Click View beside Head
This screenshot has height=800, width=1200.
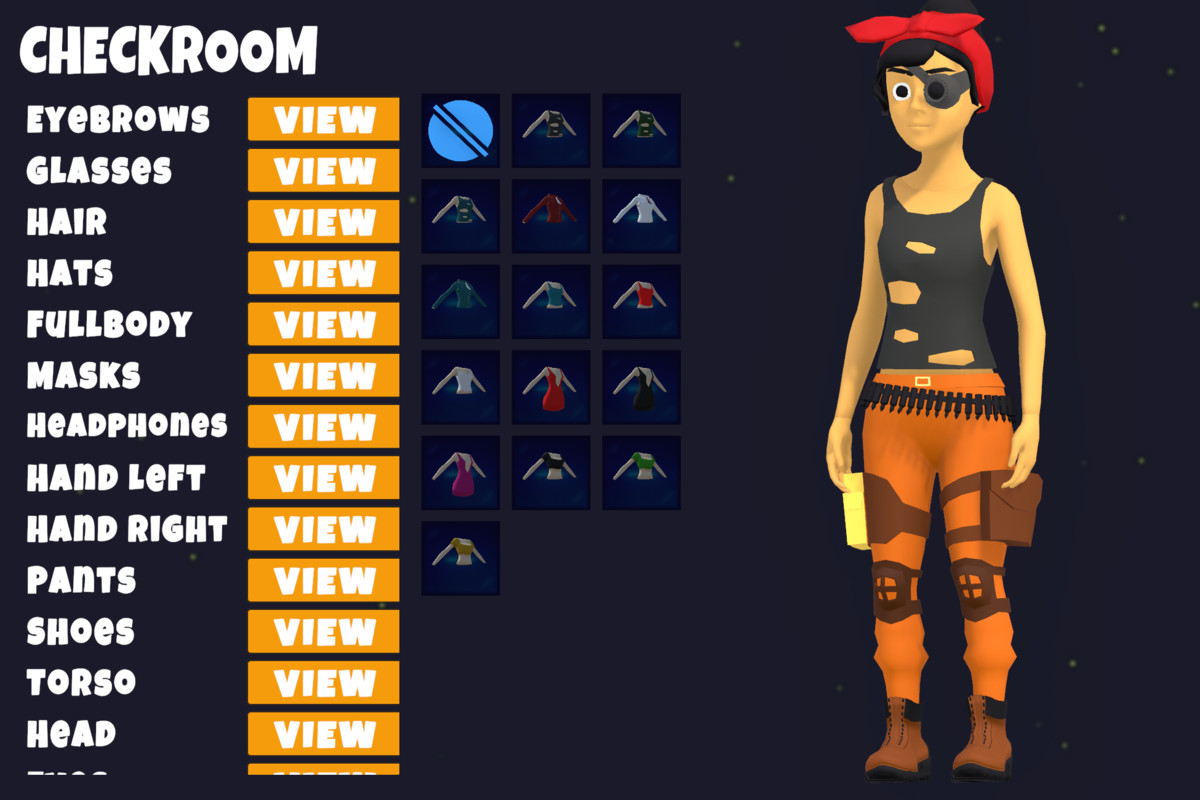click(323, 734)
